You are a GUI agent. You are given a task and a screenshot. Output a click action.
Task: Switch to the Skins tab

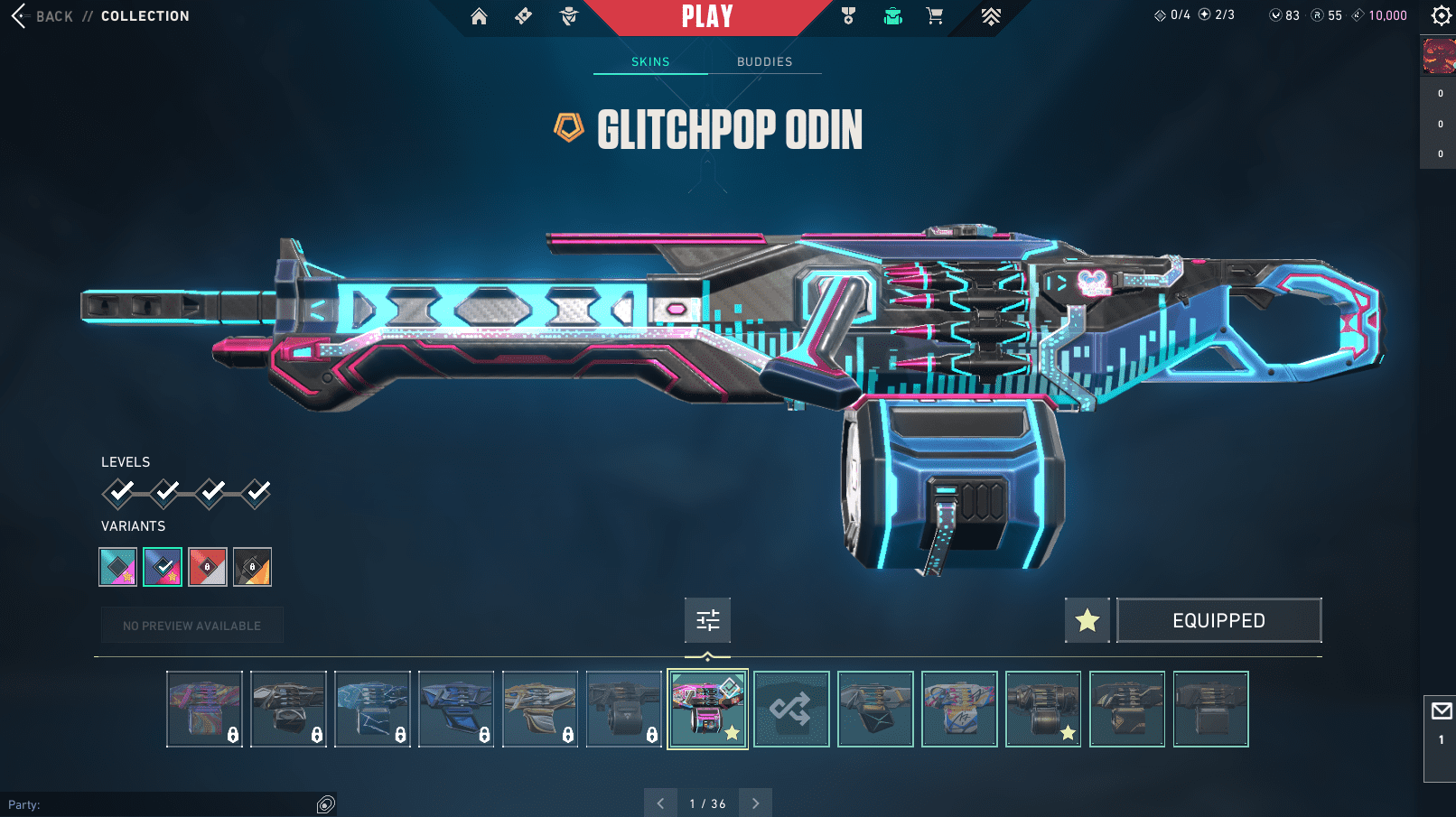click(x=650, y=61)
